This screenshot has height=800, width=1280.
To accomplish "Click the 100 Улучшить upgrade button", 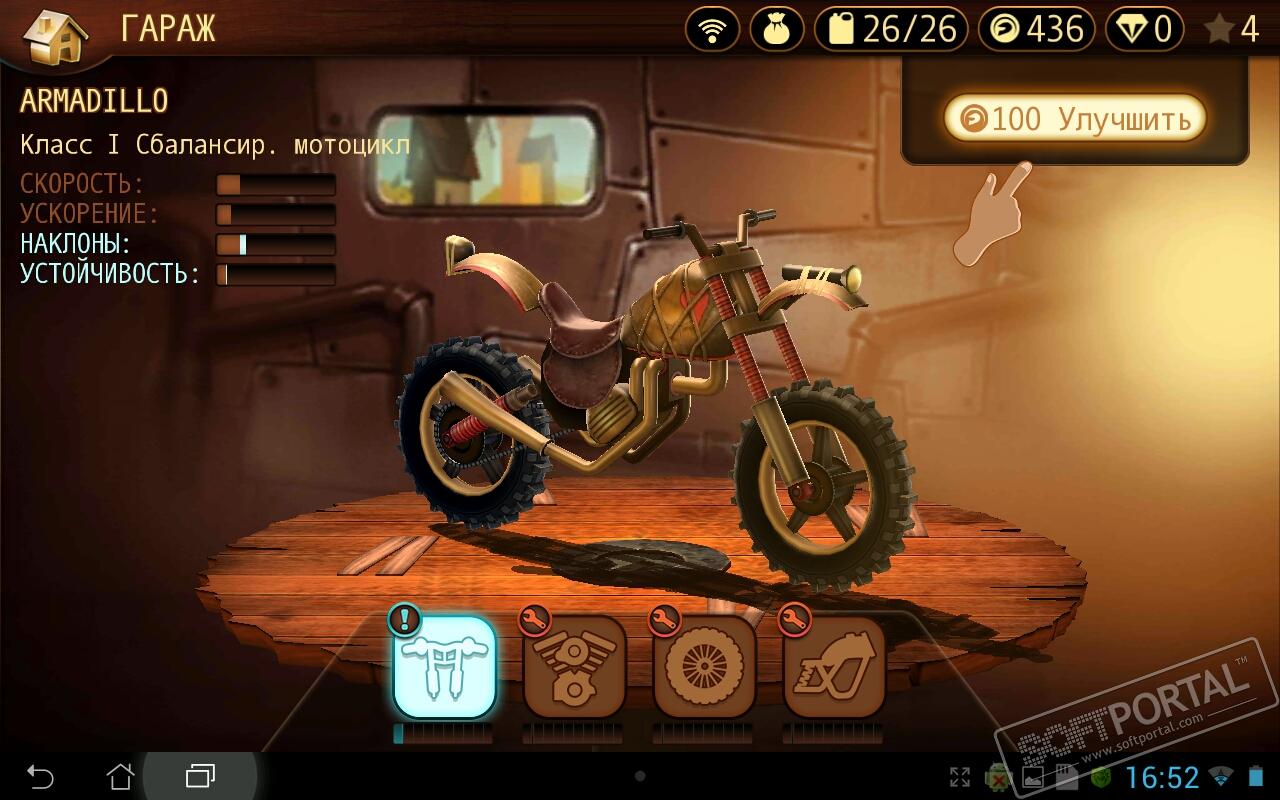I will click(1075, 119).
